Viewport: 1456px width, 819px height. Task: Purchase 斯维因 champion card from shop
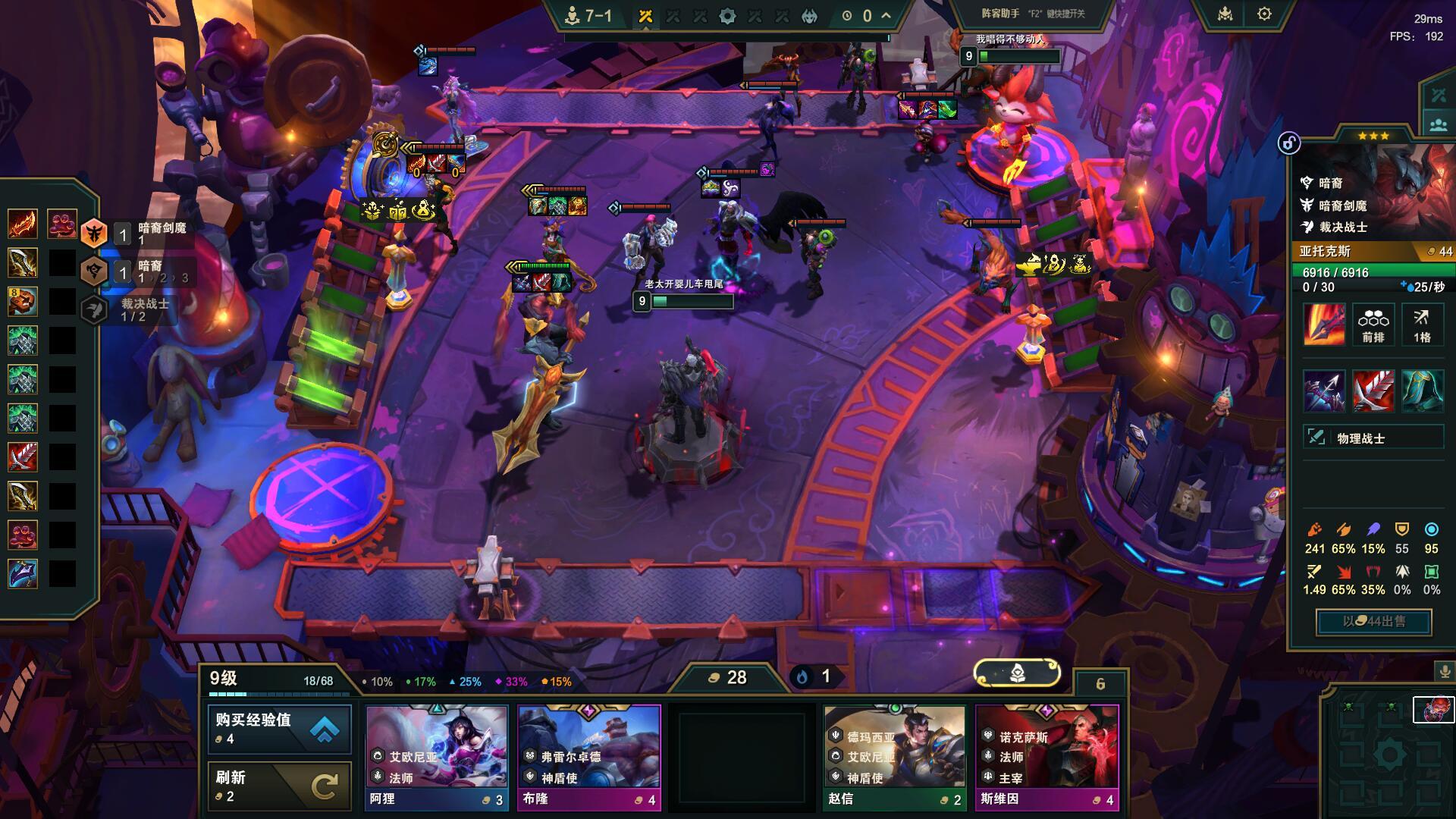(1046, 757)
